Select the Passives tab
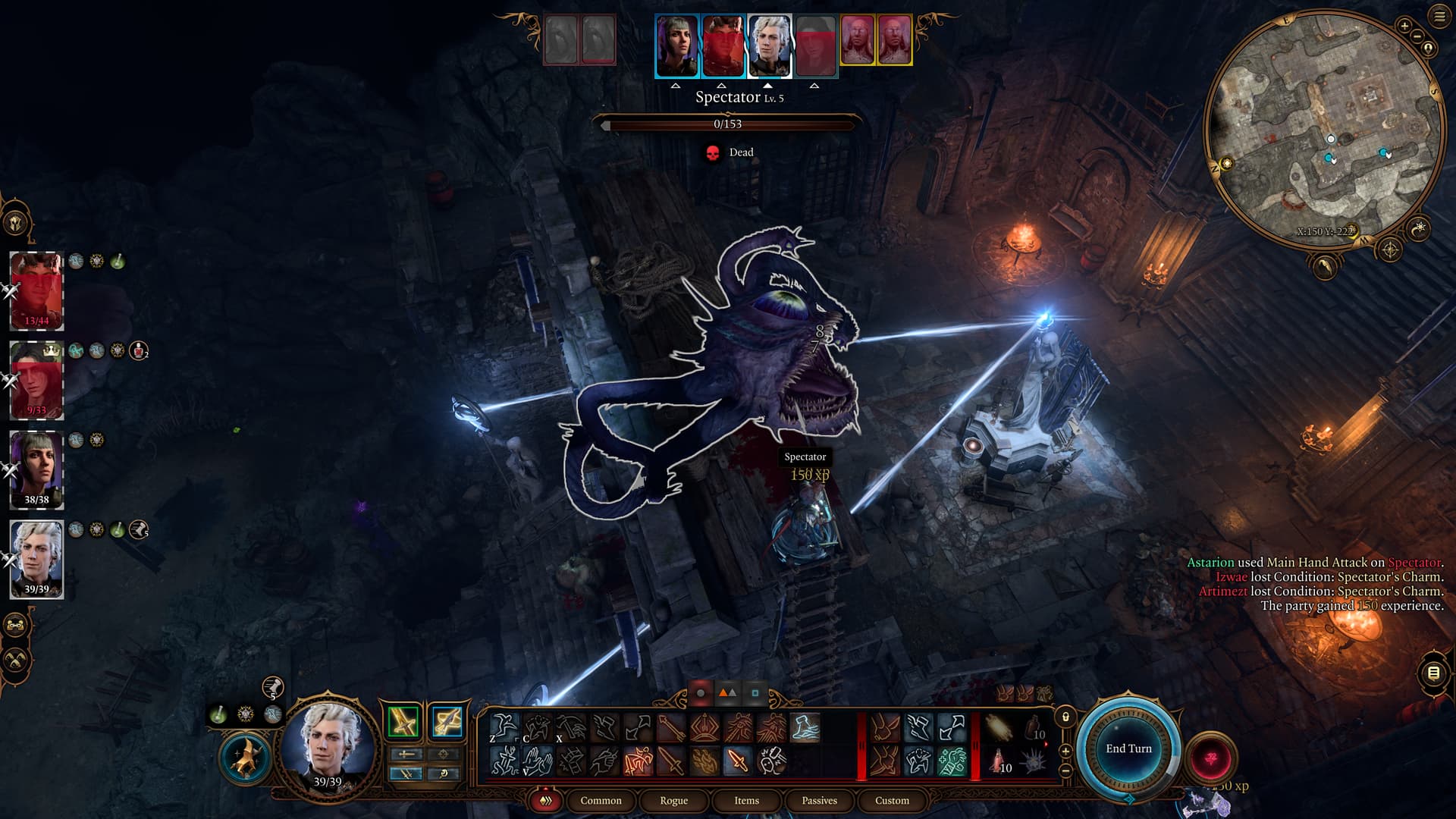The image size is (1456, 819). pyautogui.click(x=819, y=800)
